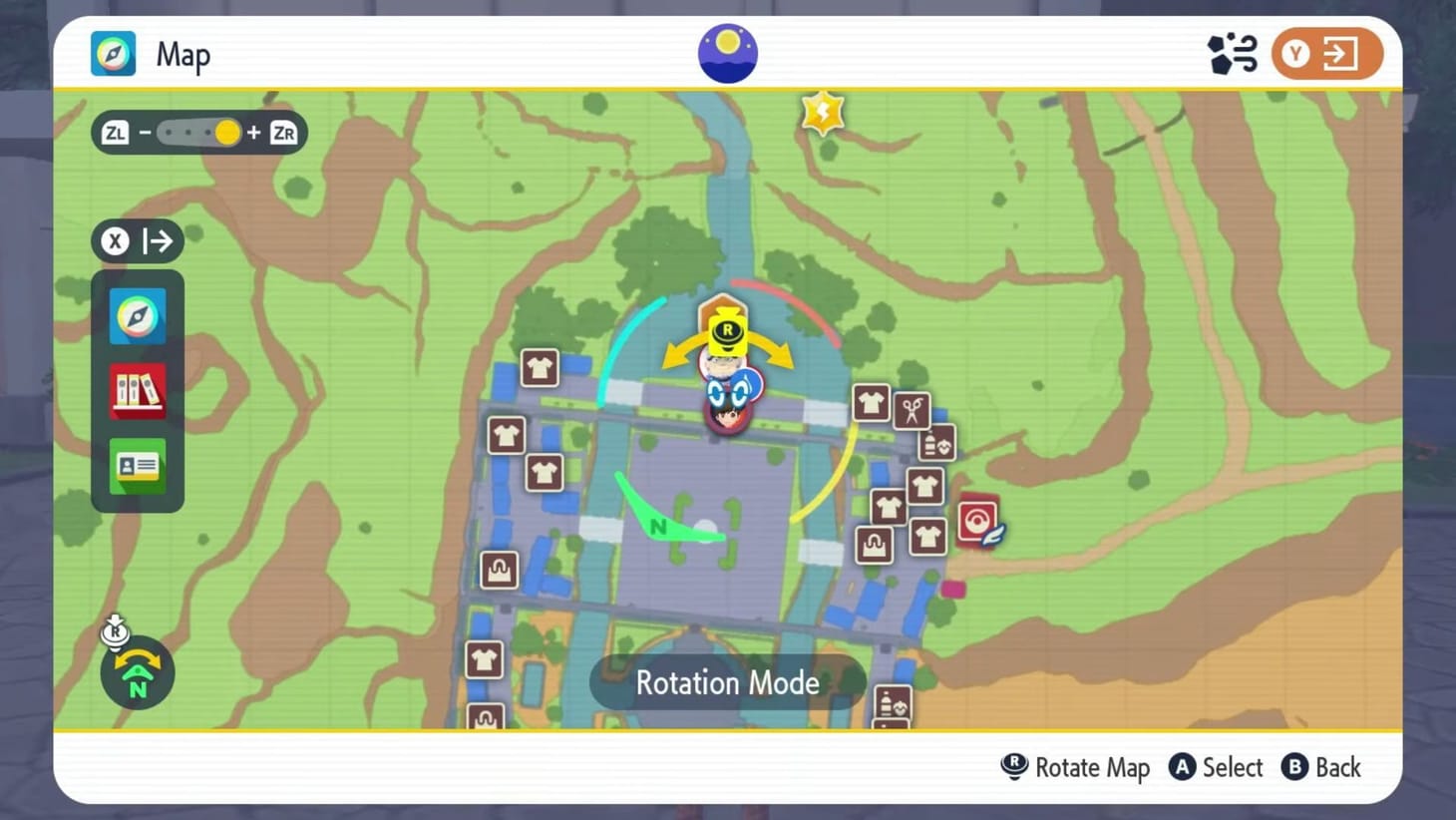Click the yellow star fast-travel point up north
1456x820 pixels.
coord(821,112)
